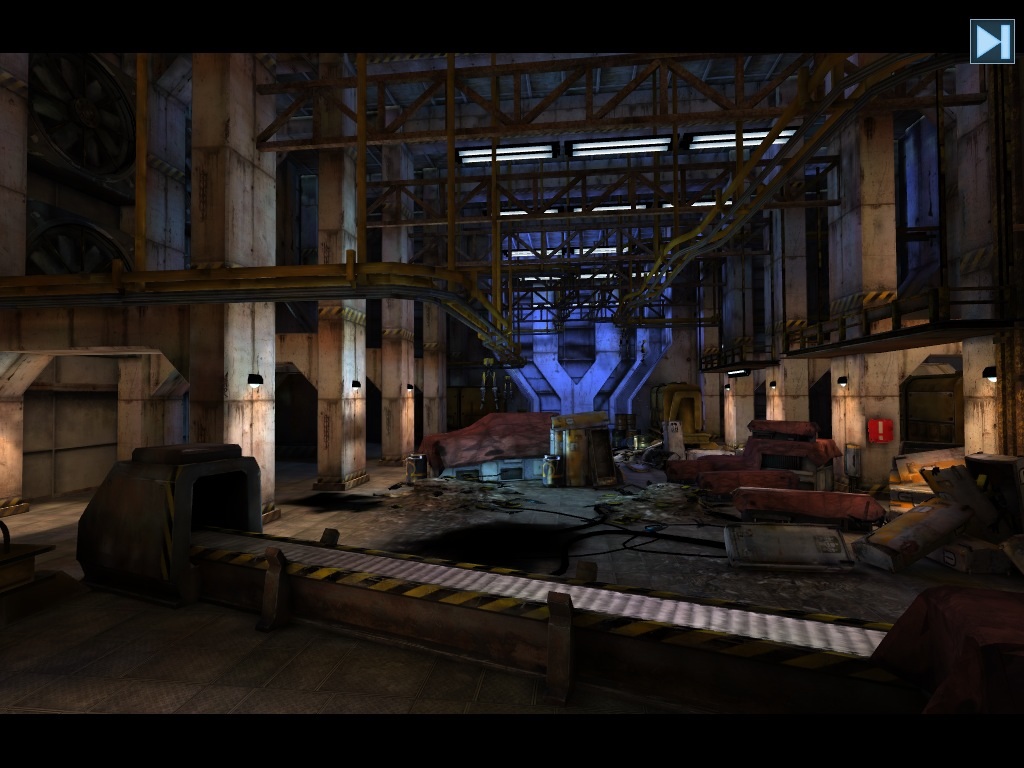The image size is (1024, 768).
Task: Skip the cutscene with the skip-forward button
Action: click(x=991, y=42)
